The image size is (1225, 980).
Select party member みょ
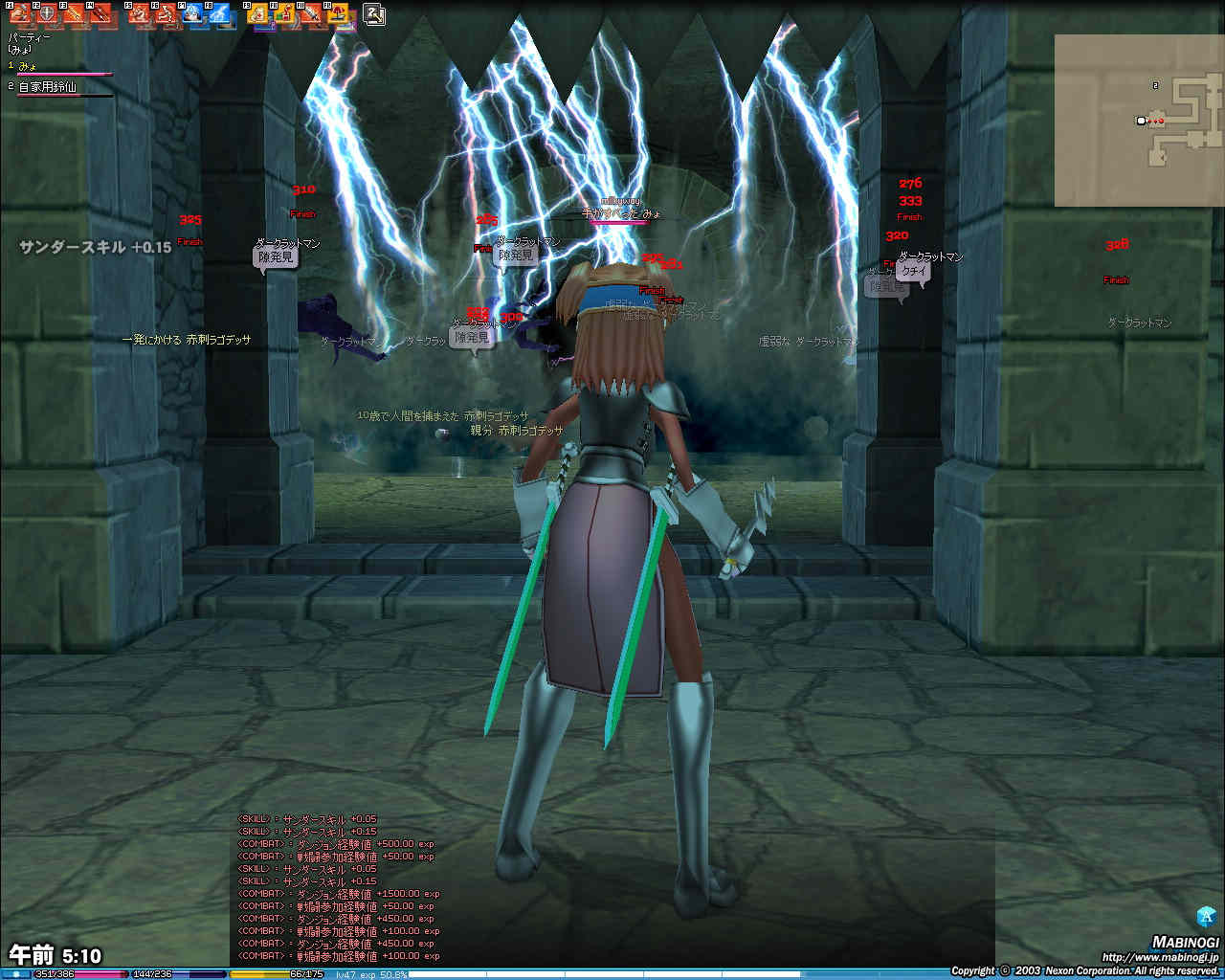click(29, 66)
